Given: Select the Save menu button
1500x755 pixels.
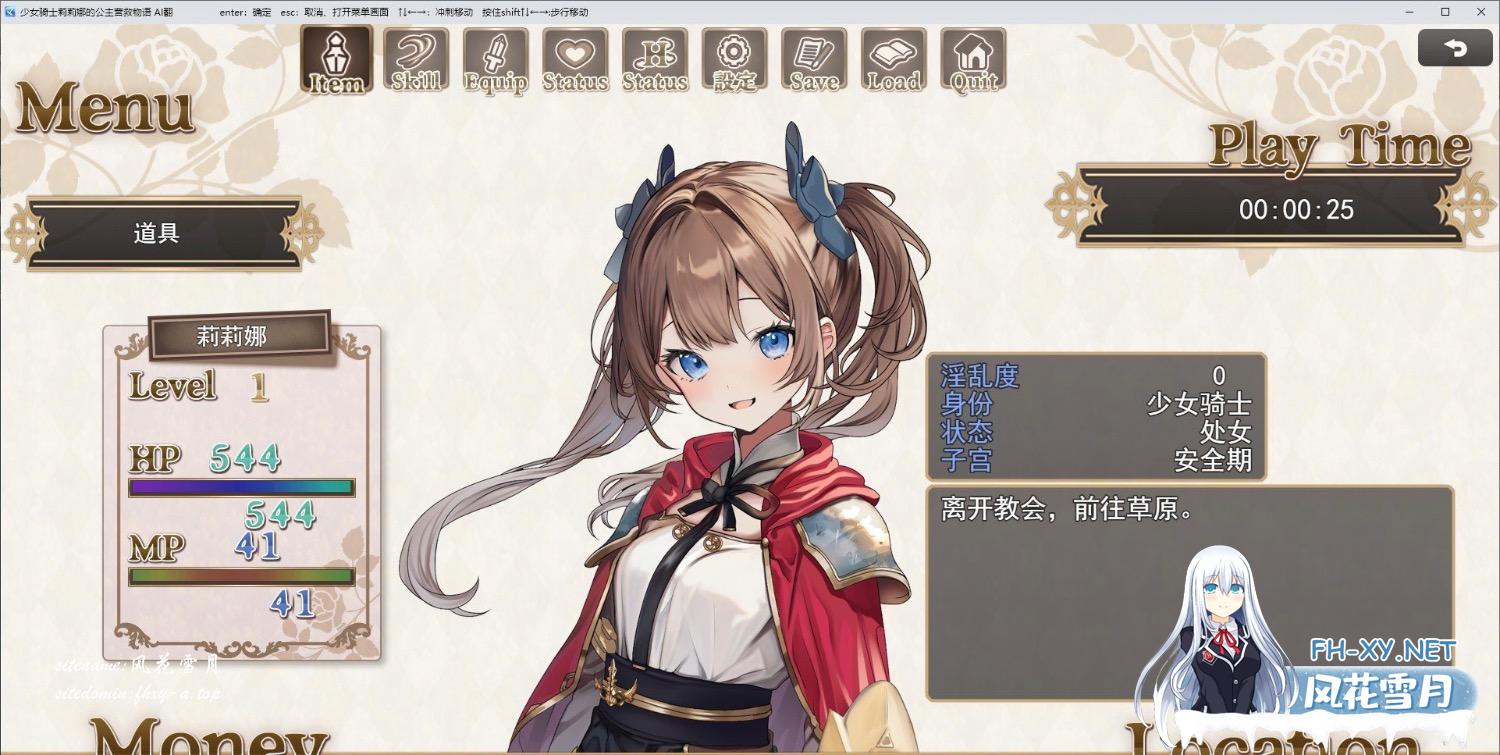Looking at the screenshot, I should (814, 59).
